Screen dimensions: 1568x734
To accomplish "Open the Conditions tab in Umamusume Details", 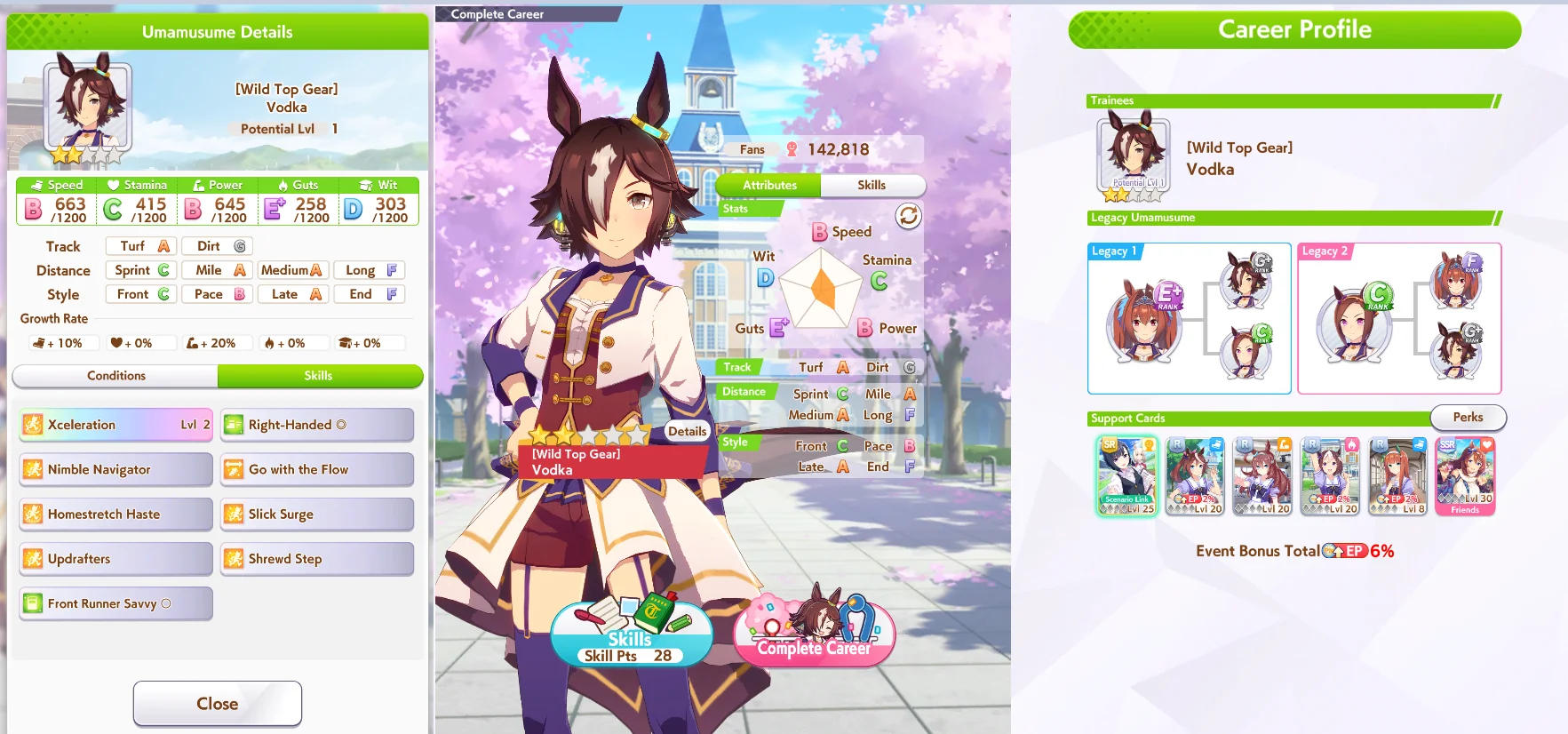I will click(115, 376).
